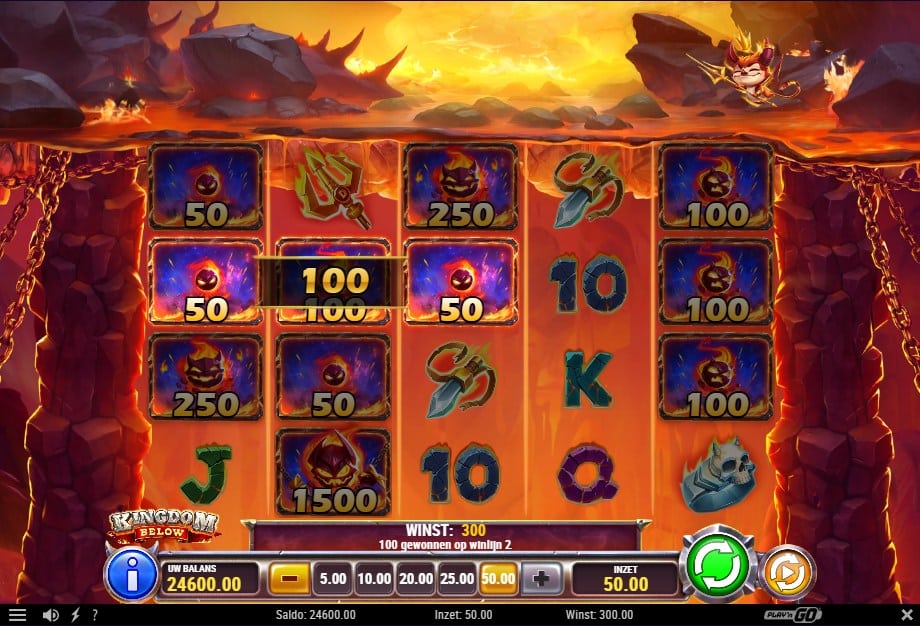
Task: Open the hamburger menu in the bottom bar
Action: pos(17,615)
